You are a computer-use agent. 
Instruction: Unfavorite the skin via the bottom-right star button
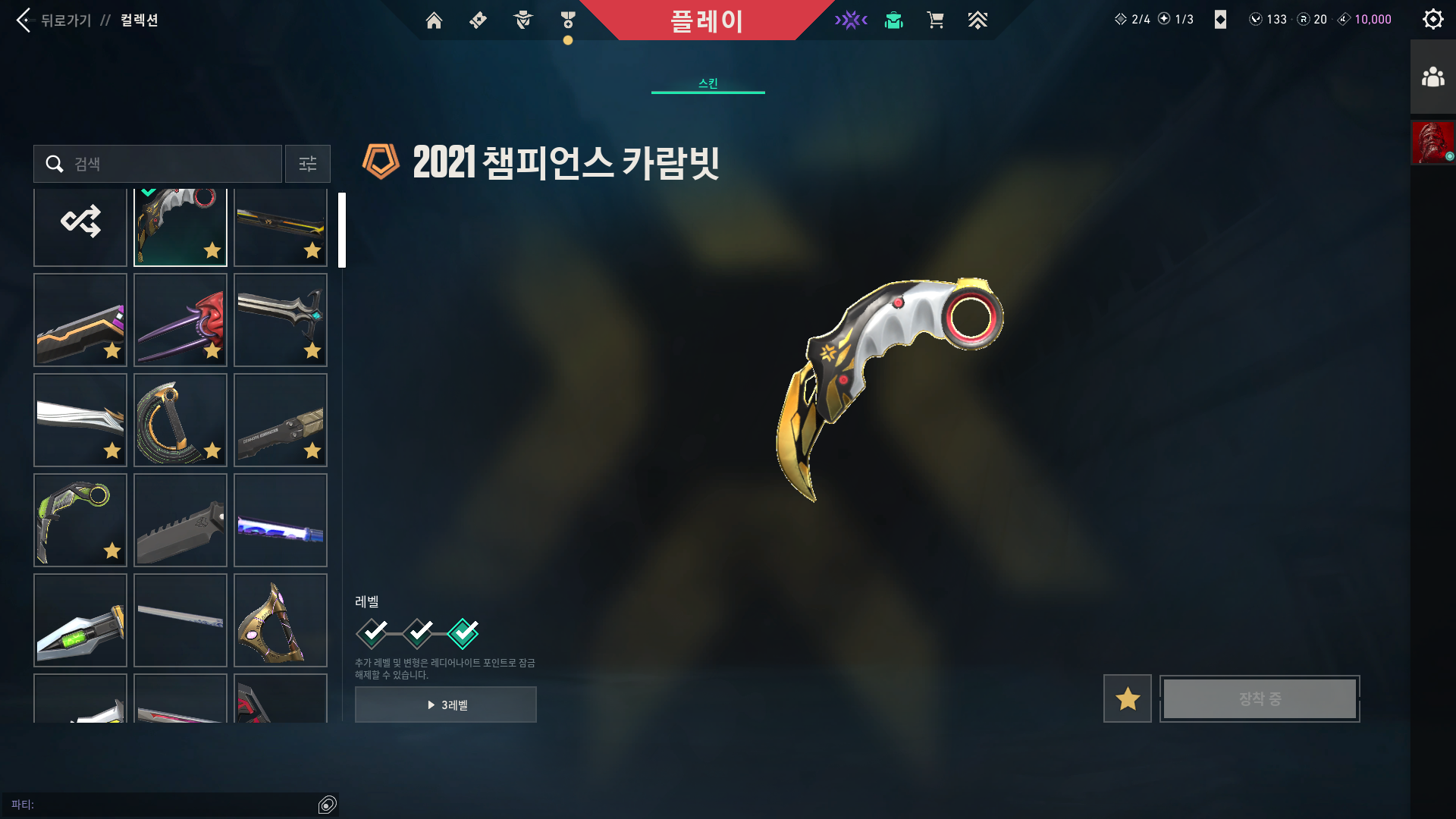click(1127, 698)
